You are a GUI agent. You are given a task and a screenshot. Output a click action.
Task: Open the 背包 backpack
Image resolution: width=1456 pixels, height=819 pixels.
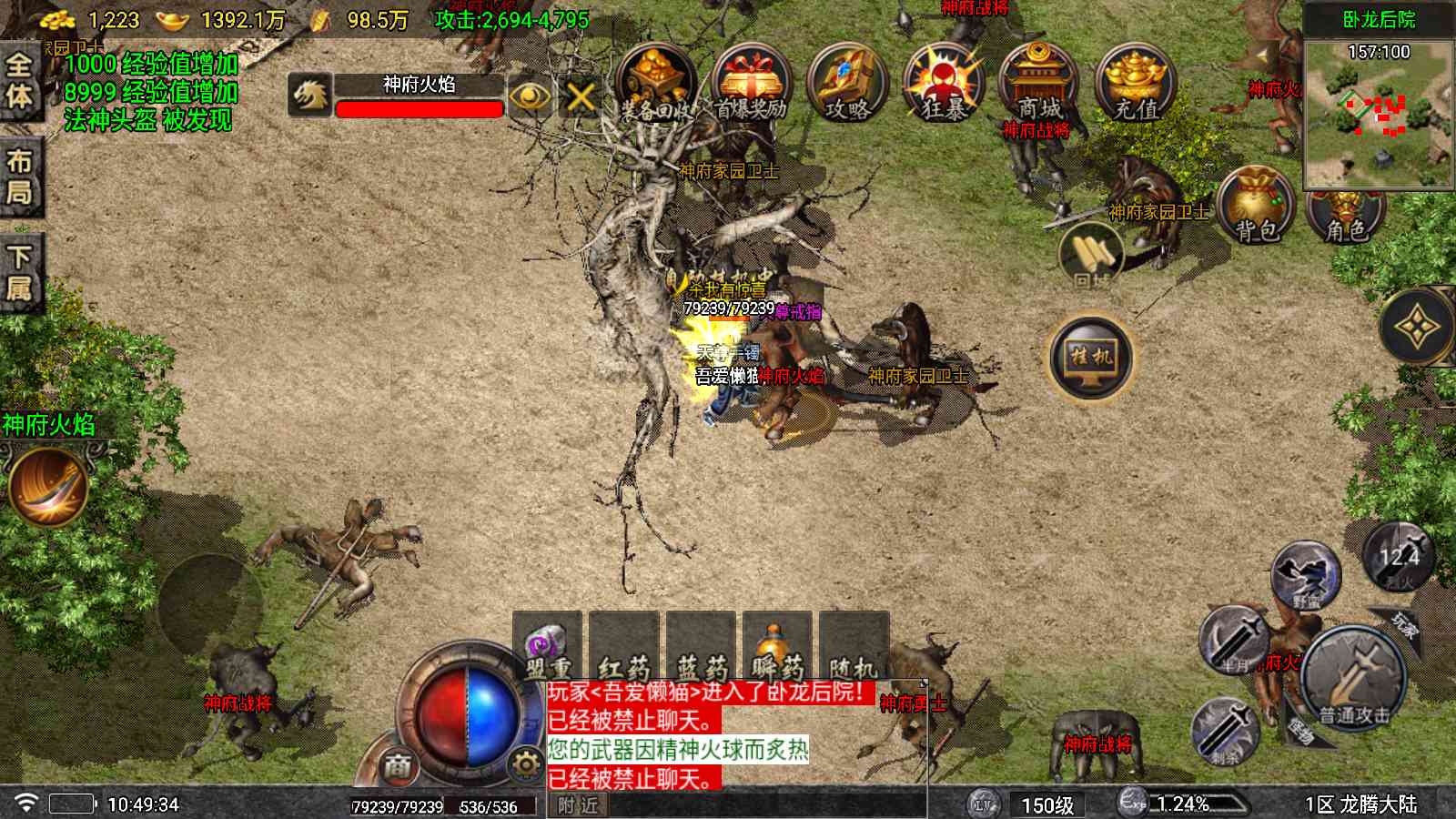(1257, 207)
